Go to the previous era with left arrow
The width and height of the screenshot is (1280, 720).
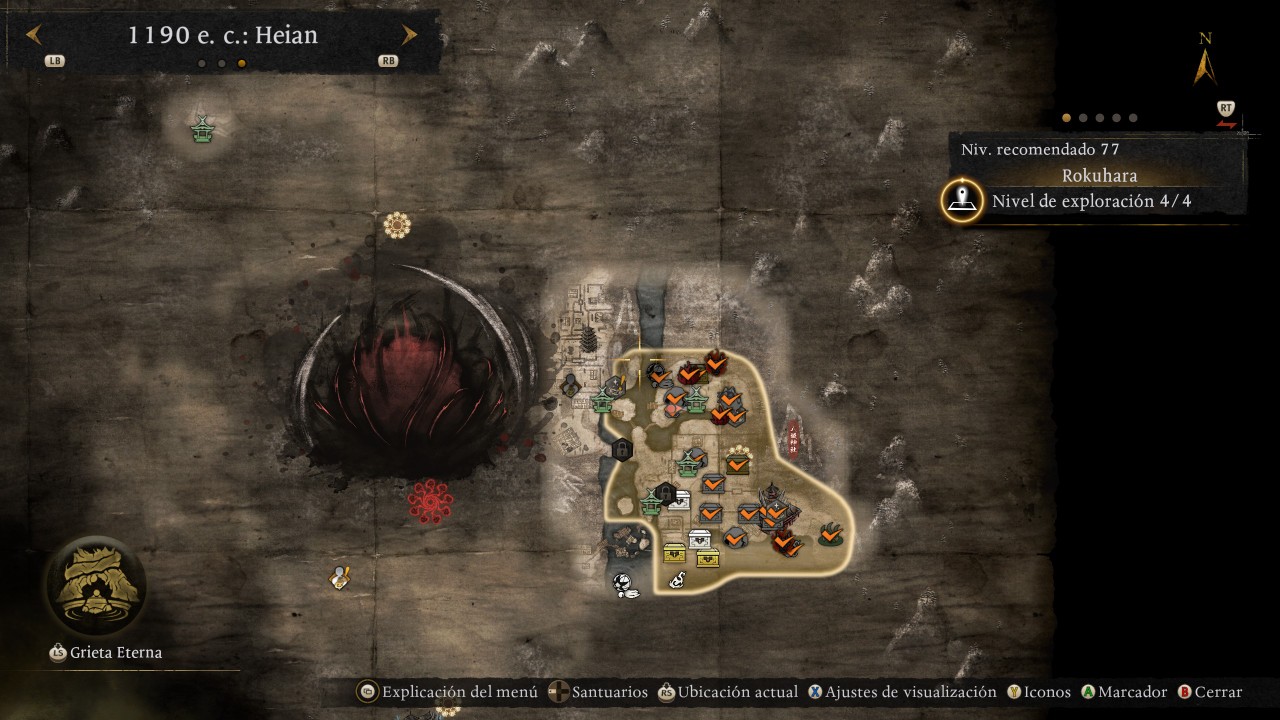[x=33, y=36]
